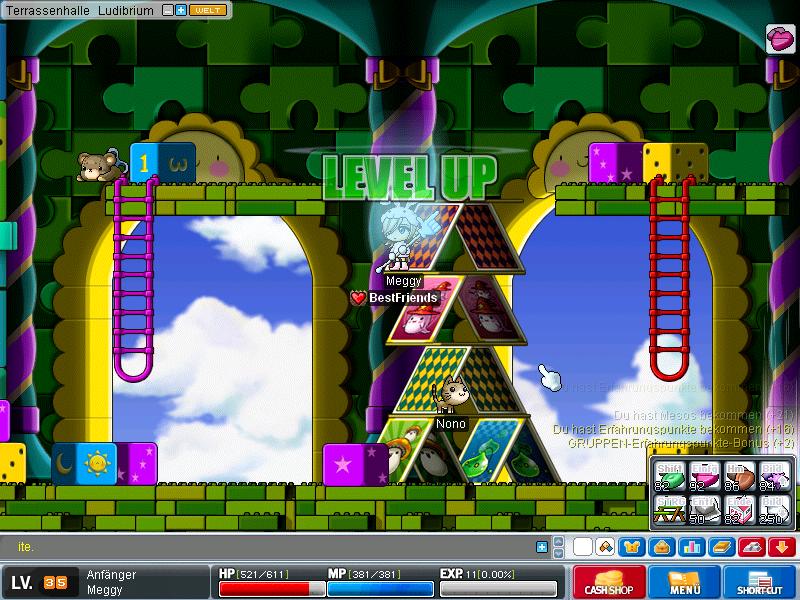The image size is (800, 600).
Task: Minimize the minimap with the gray minus
Action: point(167,9)
